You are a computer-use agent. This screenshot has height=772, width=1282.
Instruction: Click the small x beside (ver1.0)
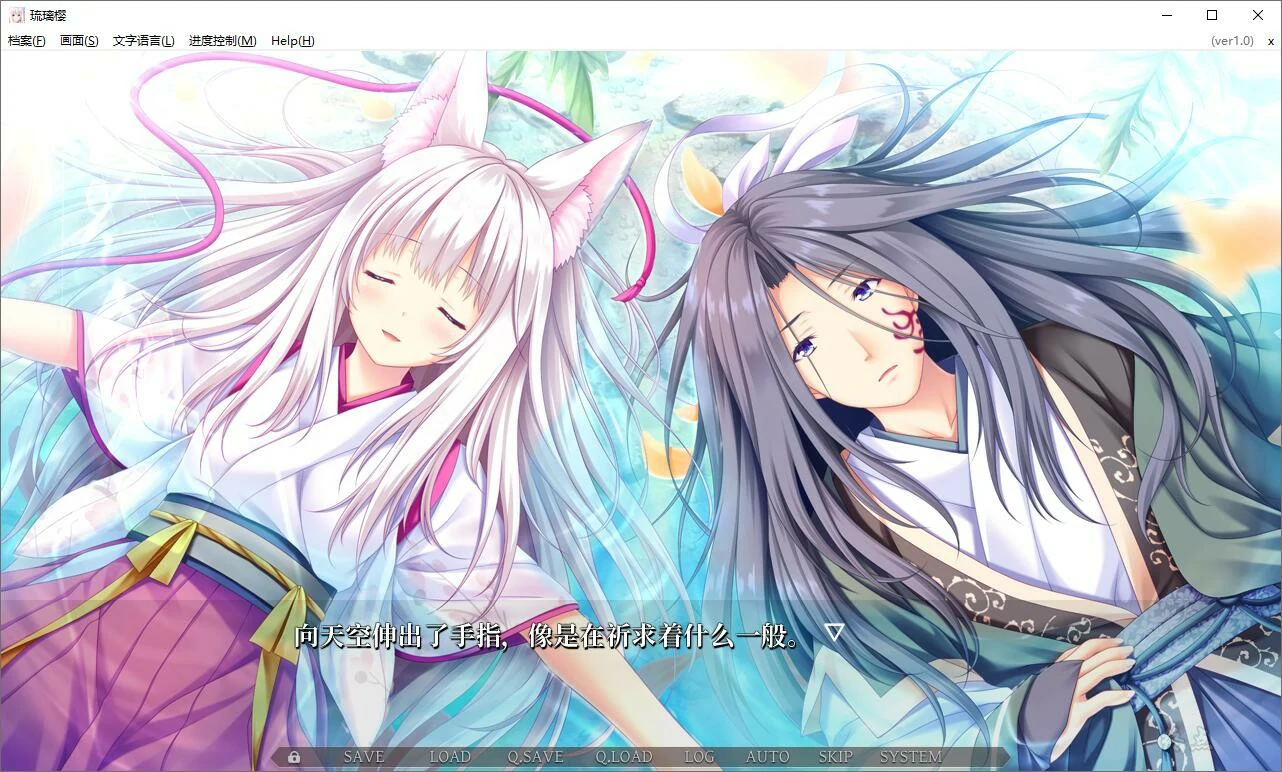click(x=1272, y=40)
